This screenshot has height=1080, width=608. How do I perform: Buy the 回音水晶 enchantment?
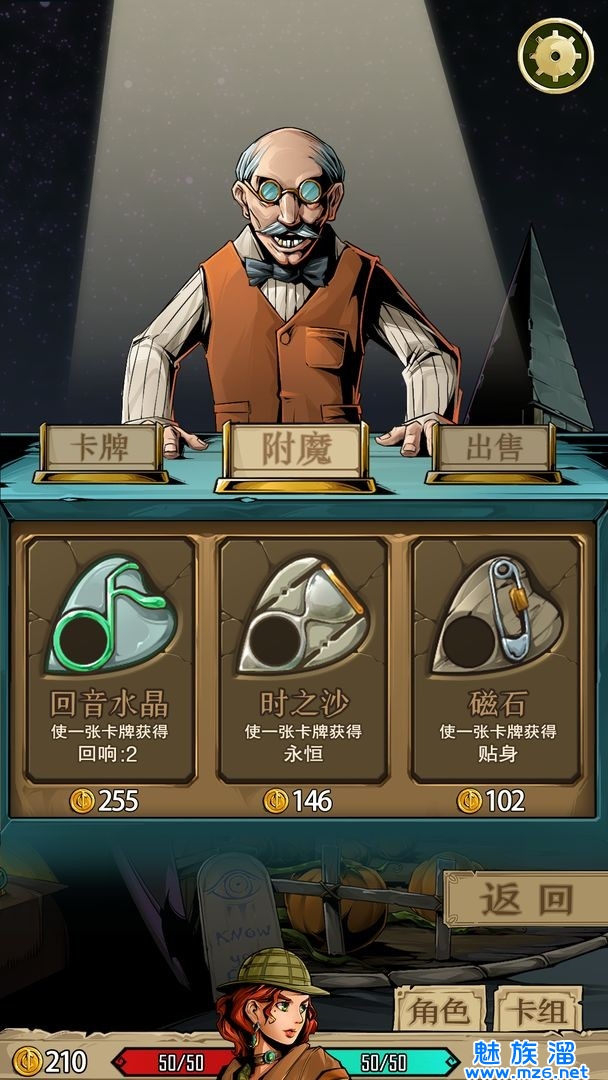tap(110, 660)
